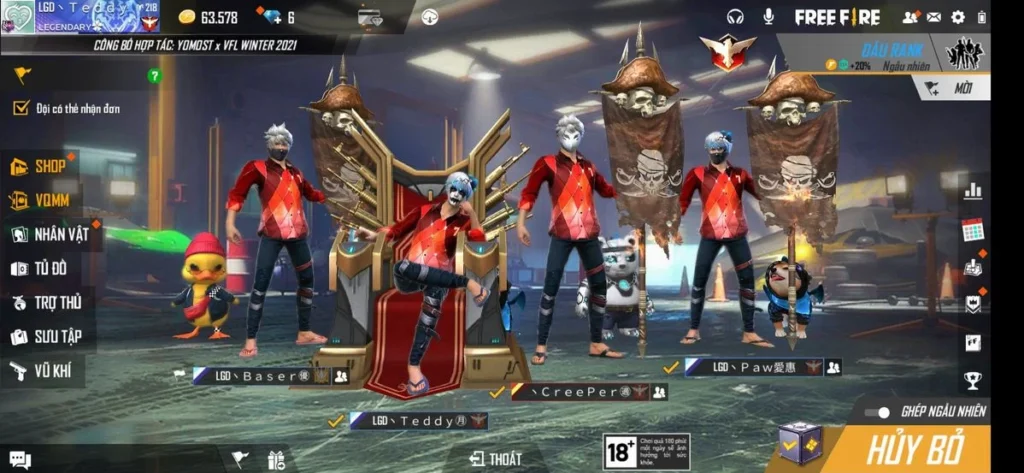The width and height of the screenshot is (1024, 473).
Task: Select the TRỢ THỦ pet menu
Action: coord(47,302)
